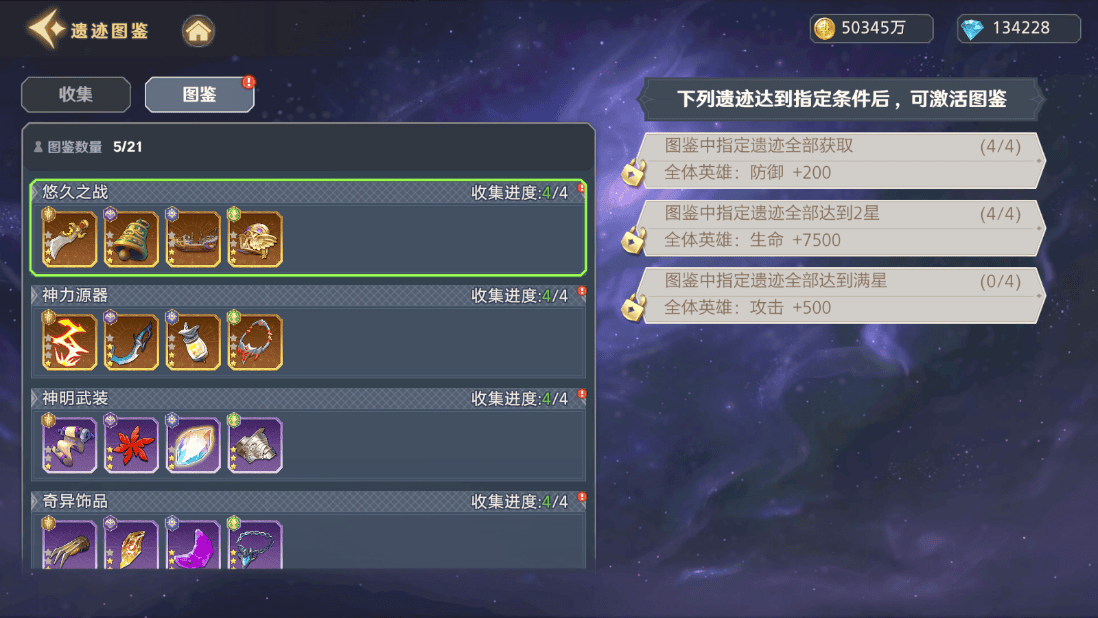Click the gold coin currency counter
The image size is (1098, 618).
[x=871, y=29]
